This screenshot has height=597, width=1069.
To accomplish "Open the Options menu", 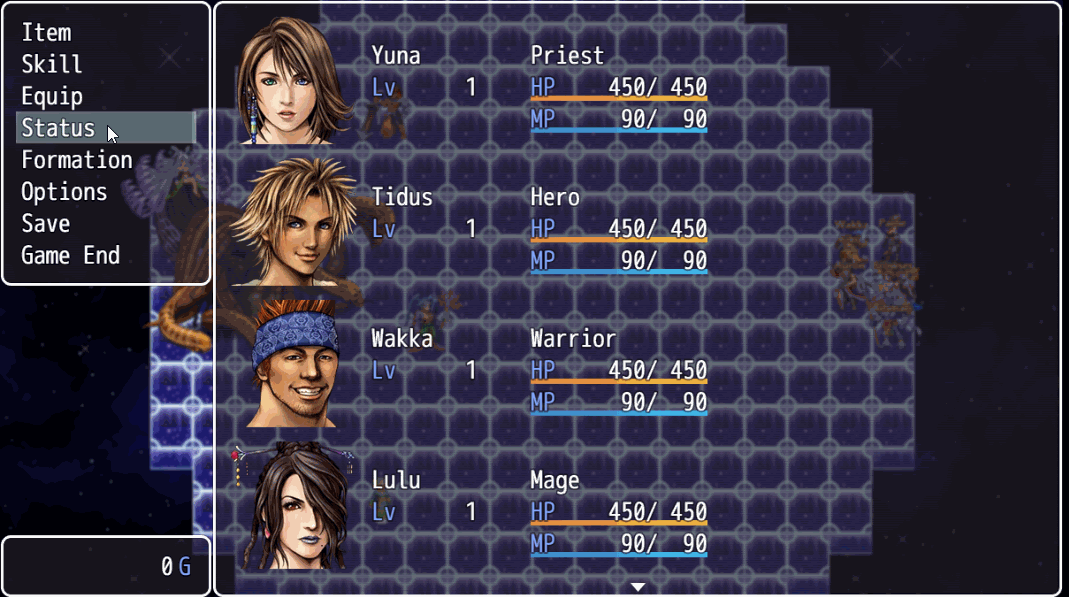I will pos(64,192).
